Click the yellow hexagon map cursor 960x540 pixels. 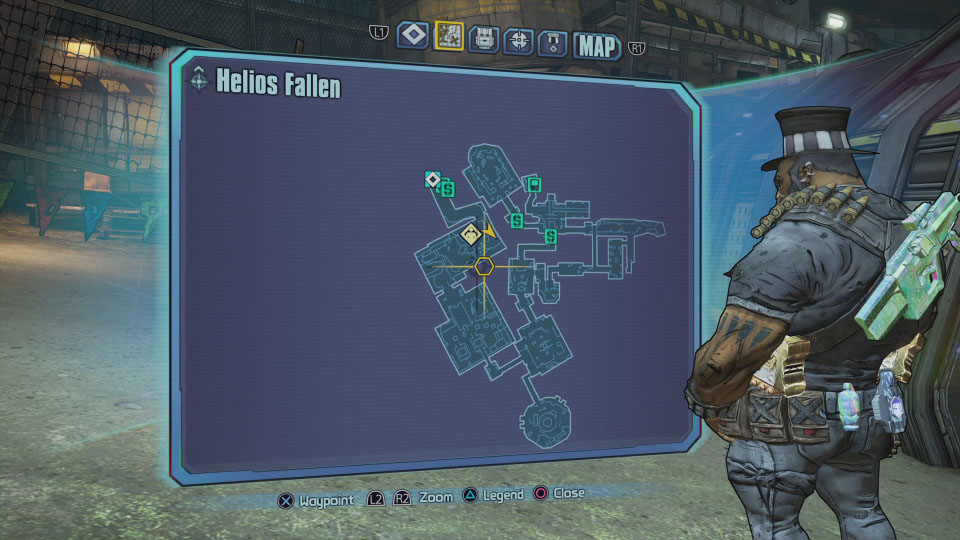click(484, 265)
